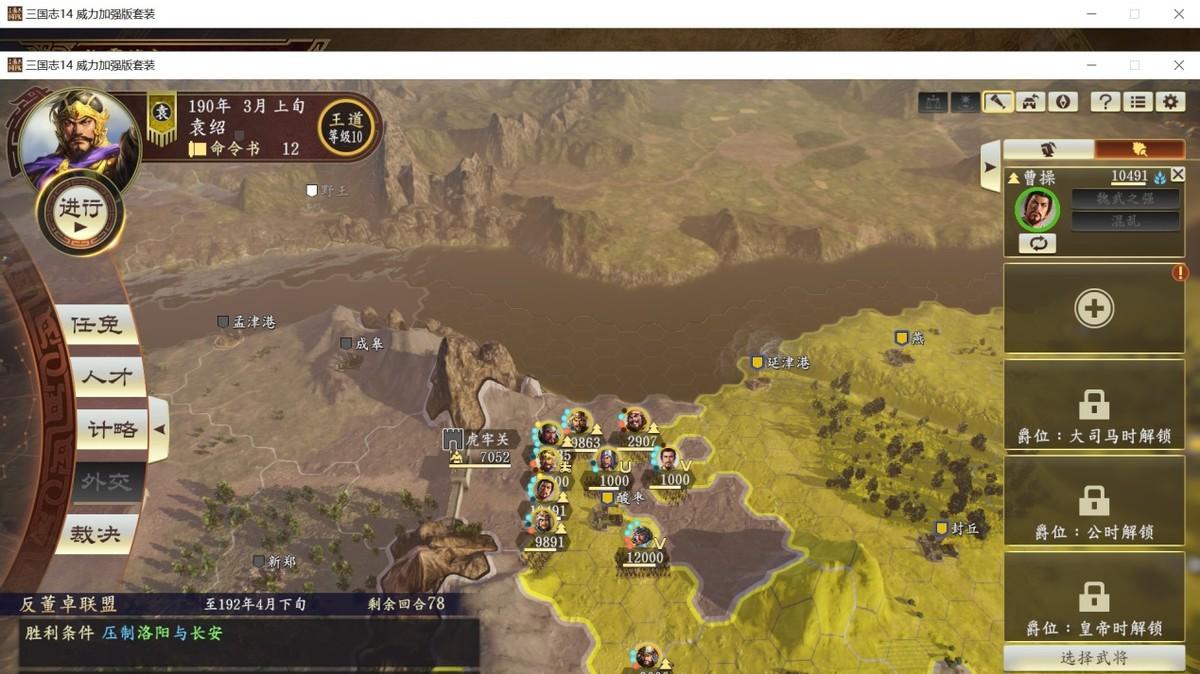Click the 进行 advance turn button
1200x674 pixels.
[81, 213]
